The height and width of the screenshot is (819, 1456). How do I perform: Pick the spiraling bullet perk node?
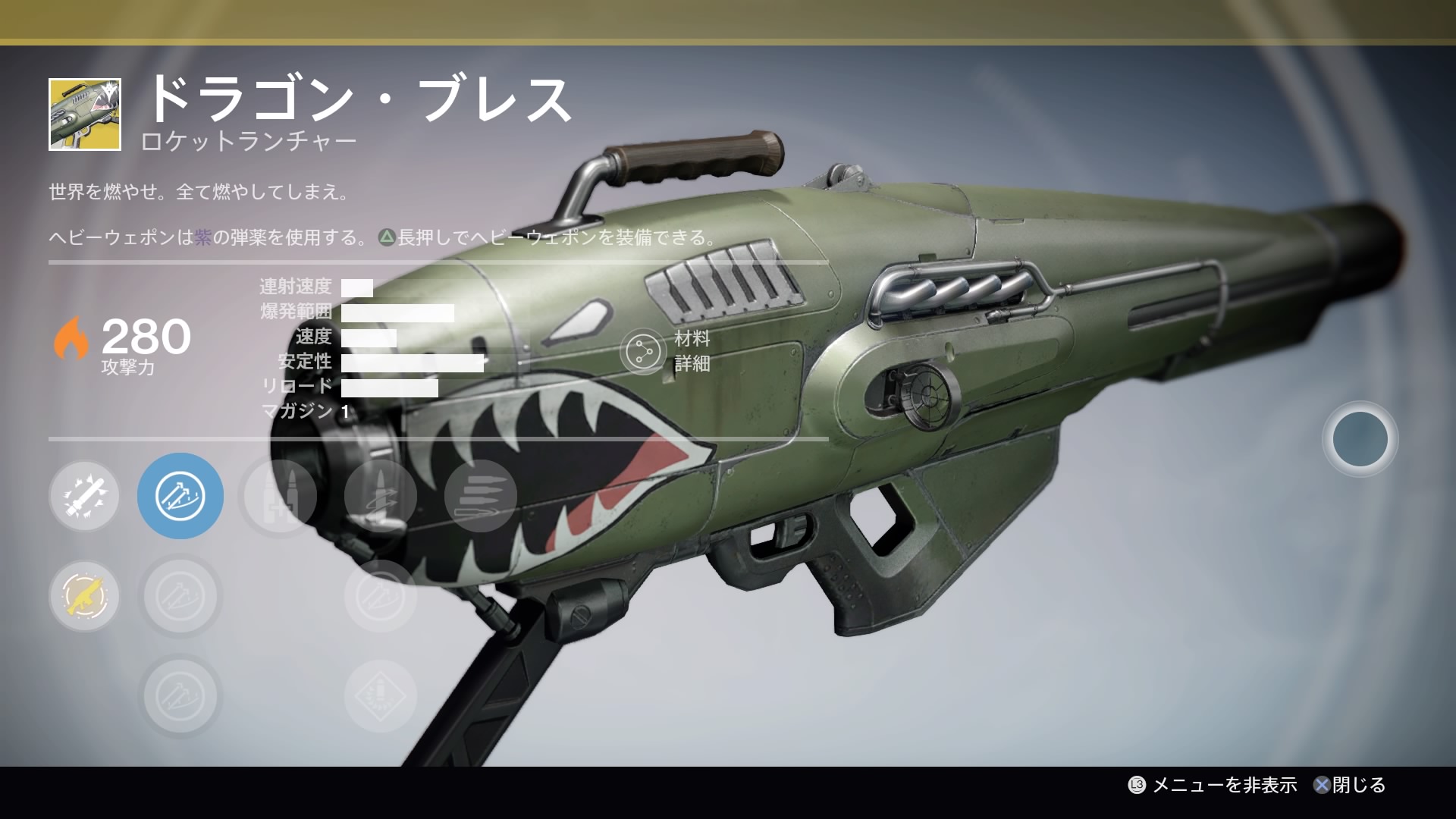pyautogui.click(x=381, y=496)
